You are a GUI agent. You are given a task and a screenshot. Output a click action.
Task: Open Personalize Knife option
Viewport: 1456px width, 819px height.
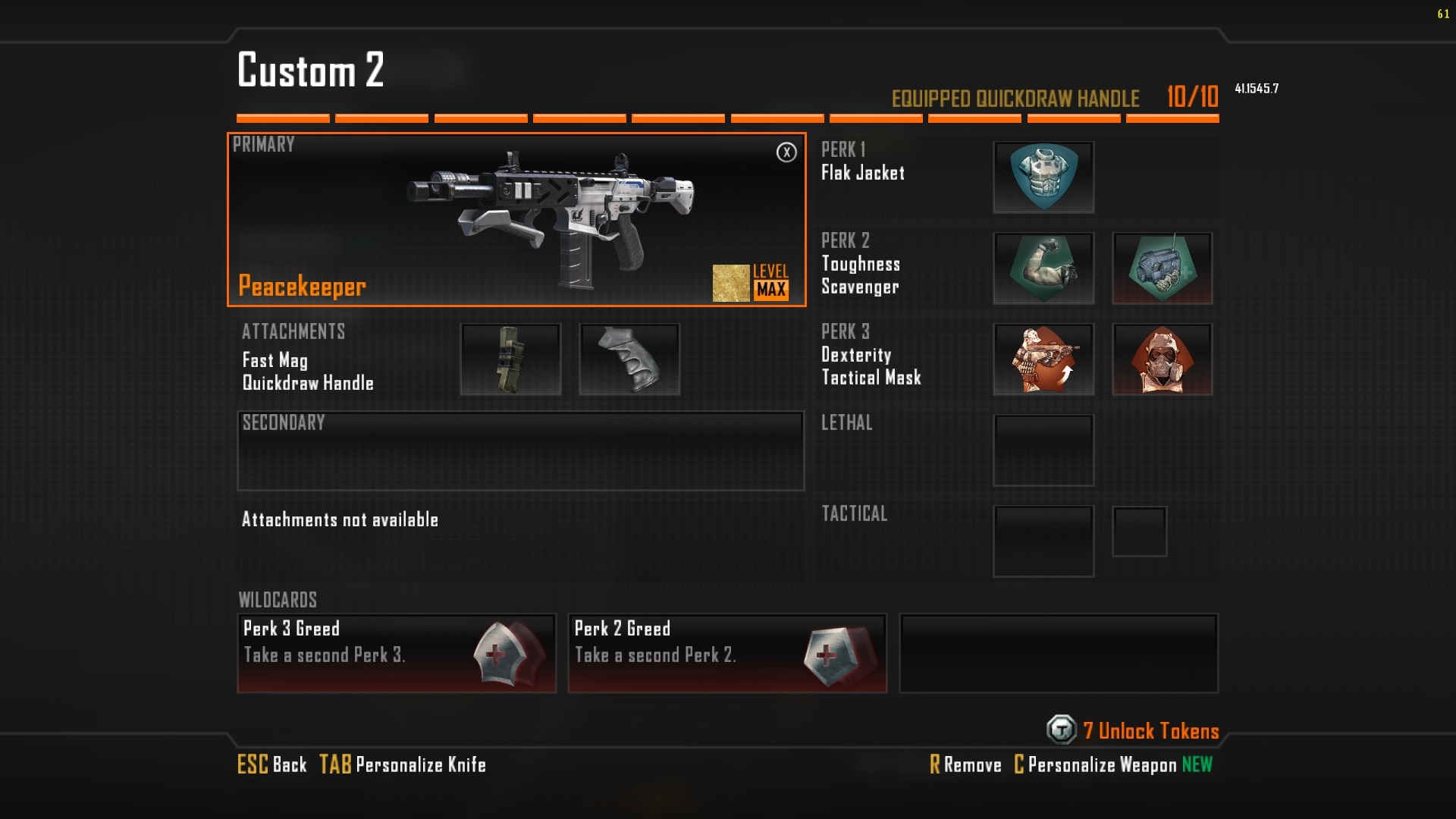(x=403, y=764)
